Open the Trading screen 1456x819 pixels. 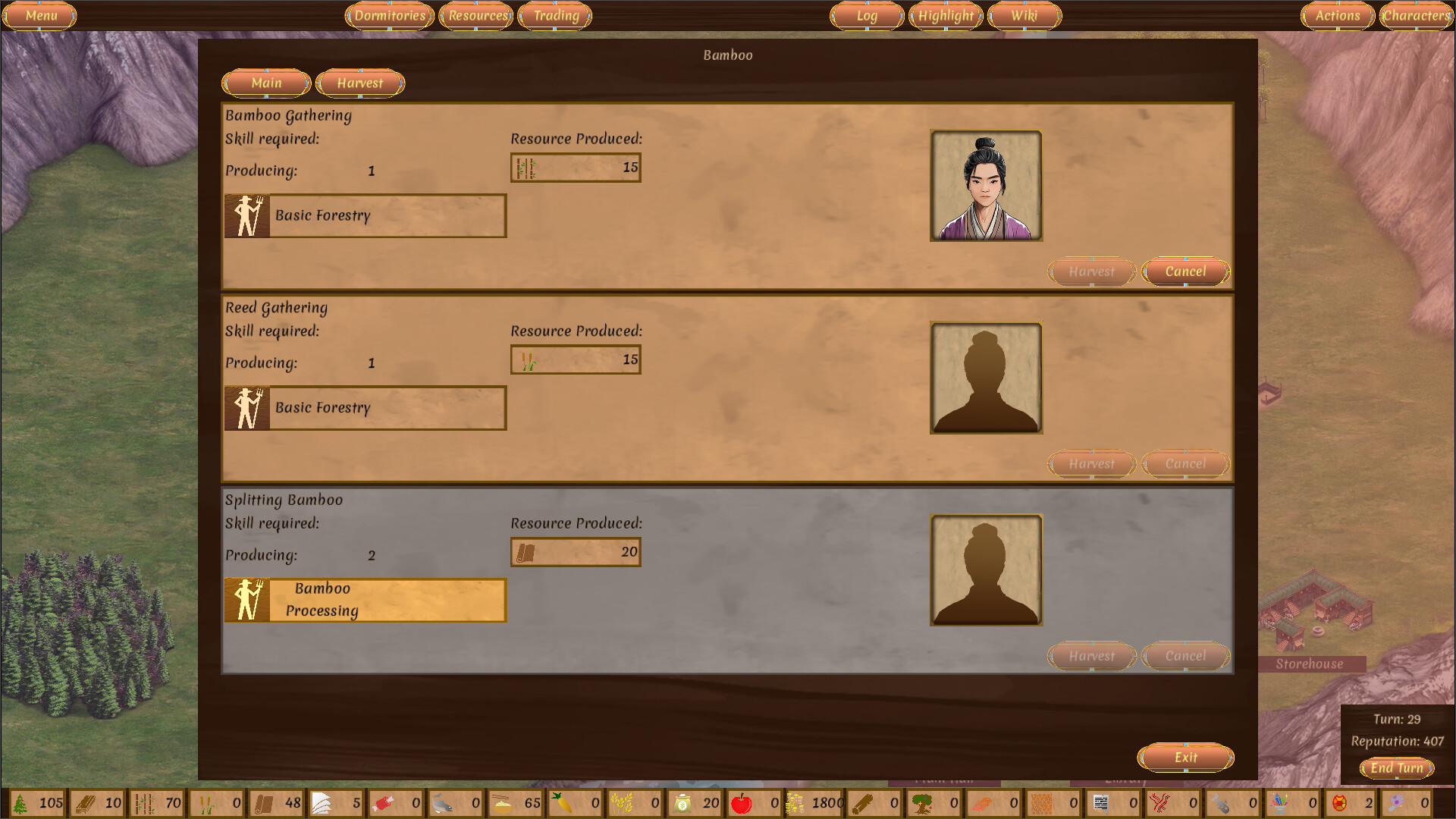tap(555, 15)
